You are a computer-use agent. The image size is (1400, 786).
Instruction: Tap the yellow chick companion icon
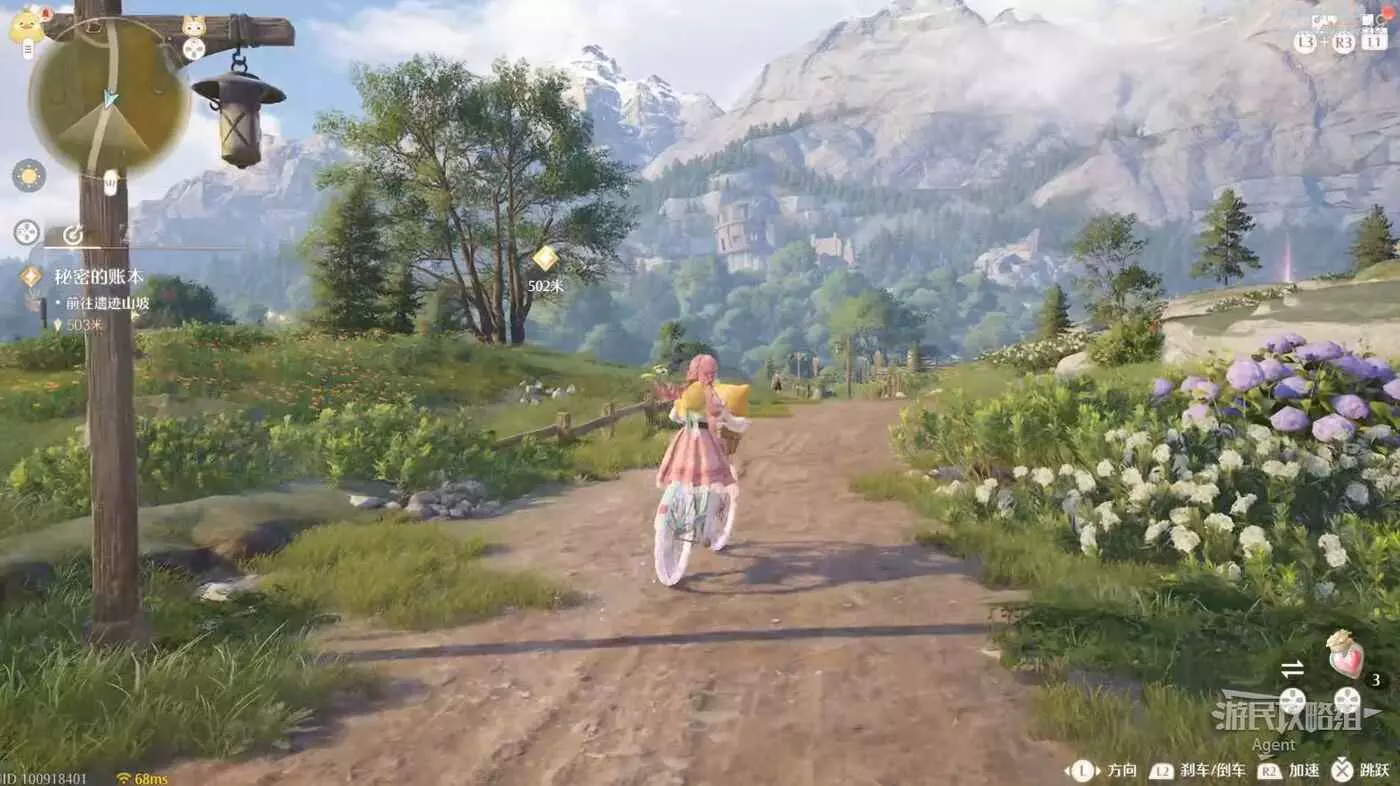tap(26, 25)
